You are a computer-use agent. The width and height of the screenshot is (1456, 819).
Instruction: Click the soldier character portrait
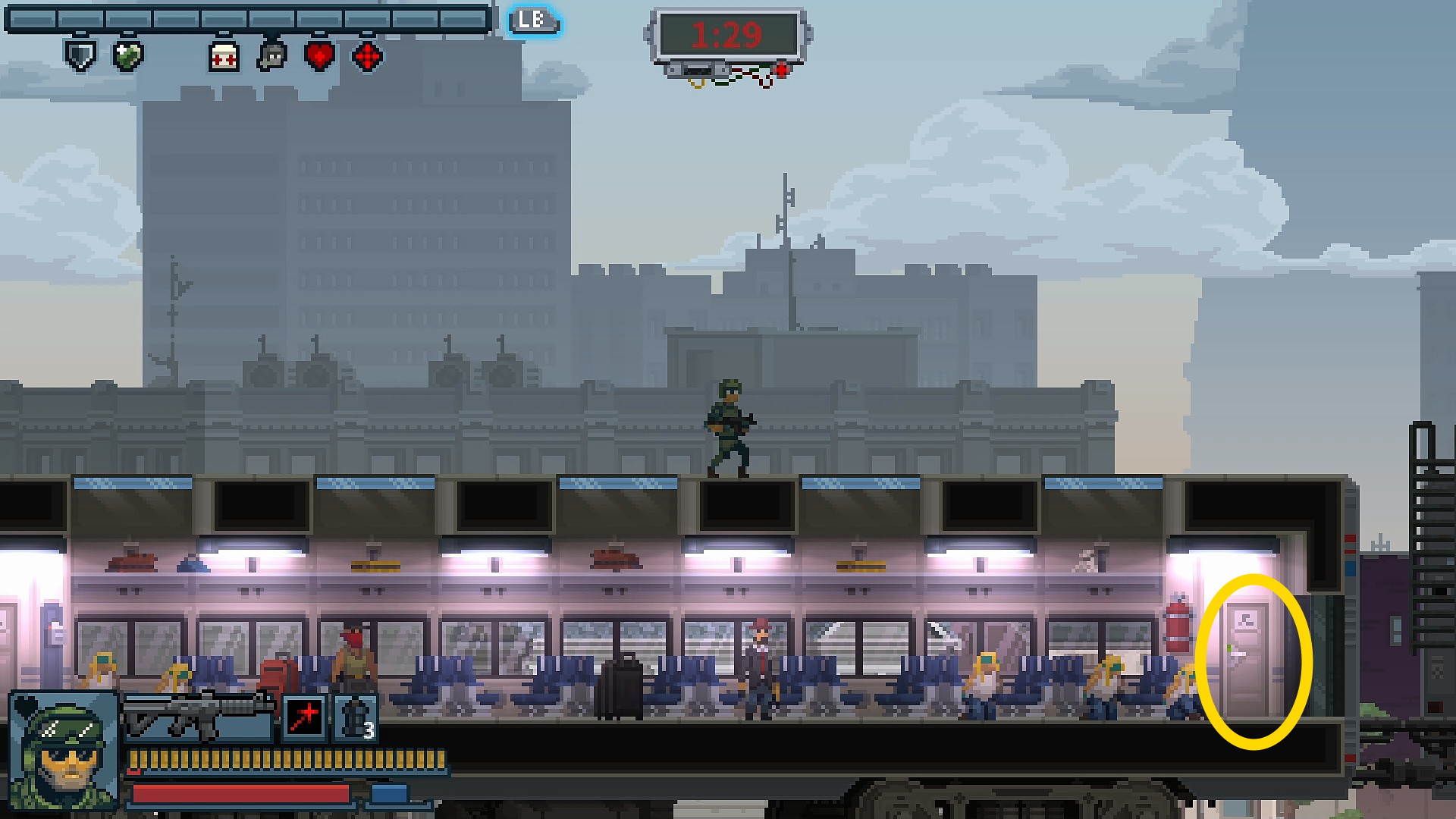coord(65,750)
